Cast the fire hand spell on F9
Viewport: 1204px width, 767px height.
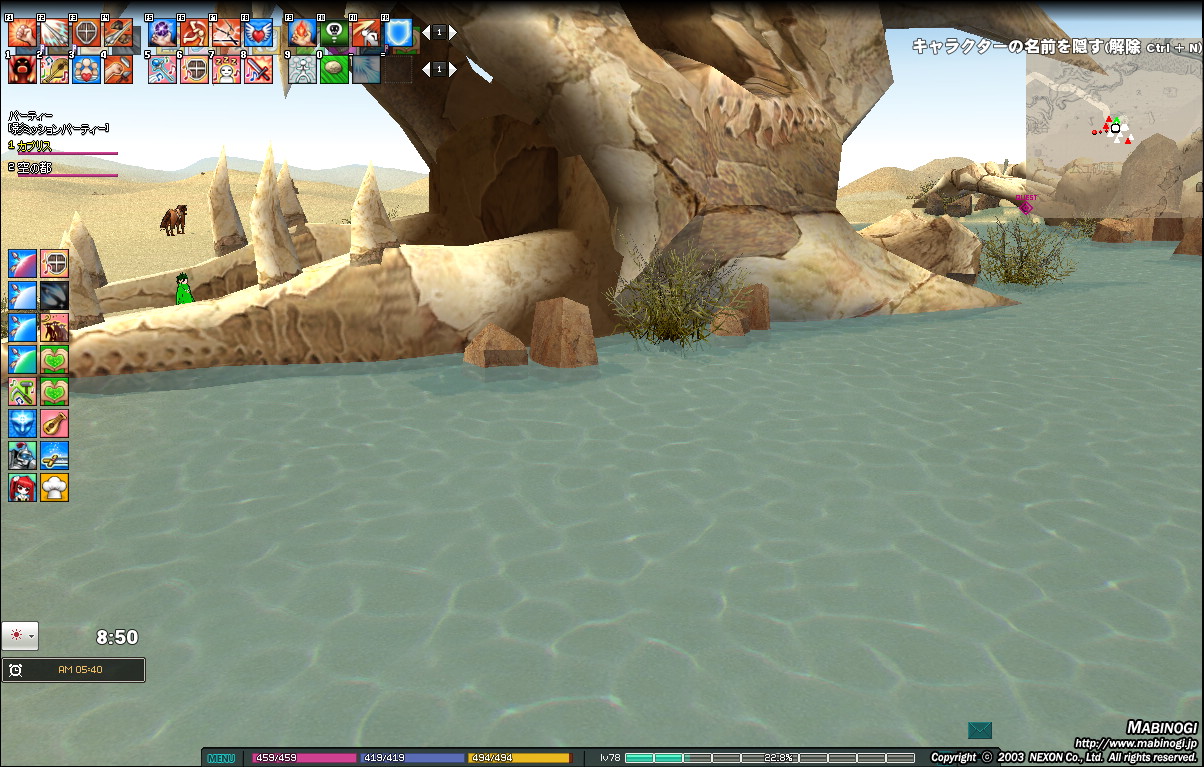[x=302, y=33]
